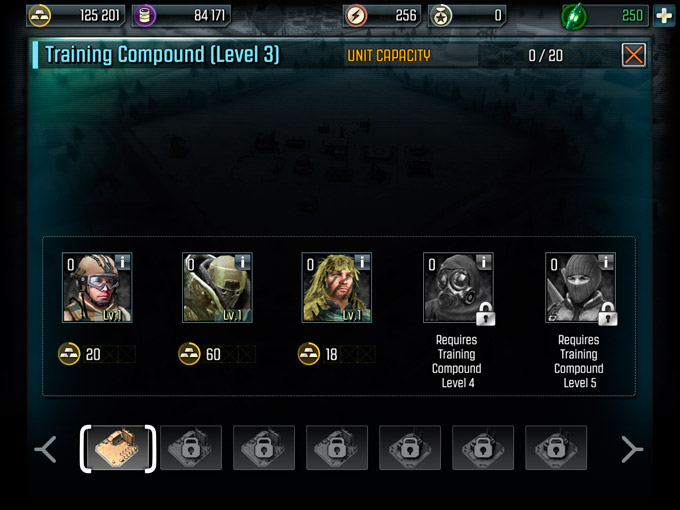Show info for the gas mask unit

484,262
